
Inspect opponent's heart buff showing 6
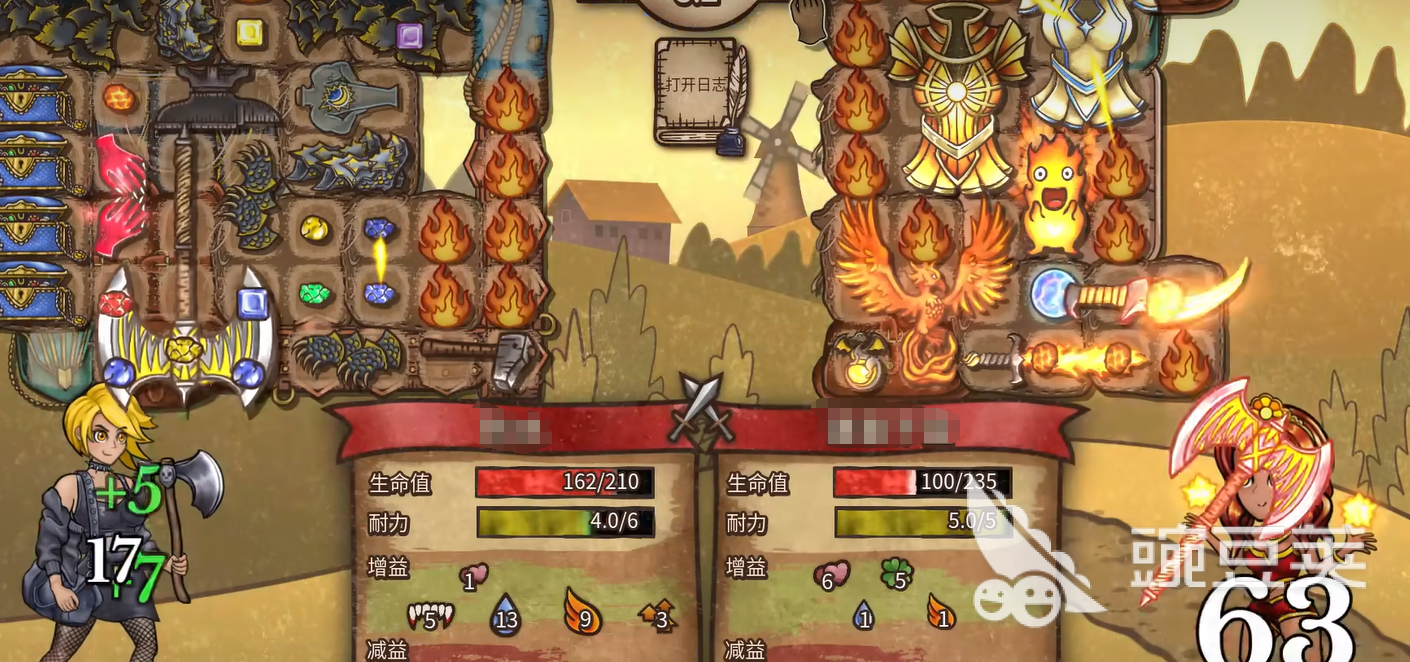pyautogui.click(x=831, y=576)
